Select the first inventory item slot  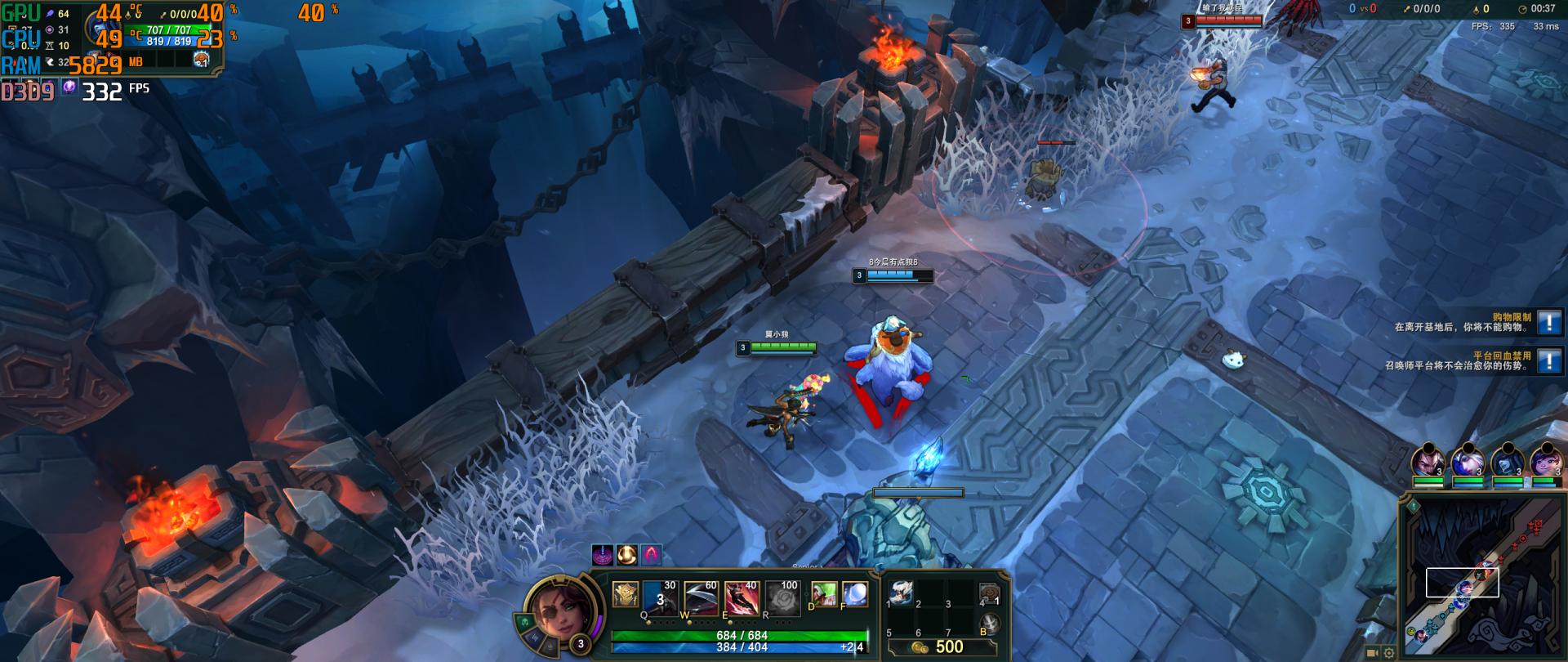coord(900,593)
